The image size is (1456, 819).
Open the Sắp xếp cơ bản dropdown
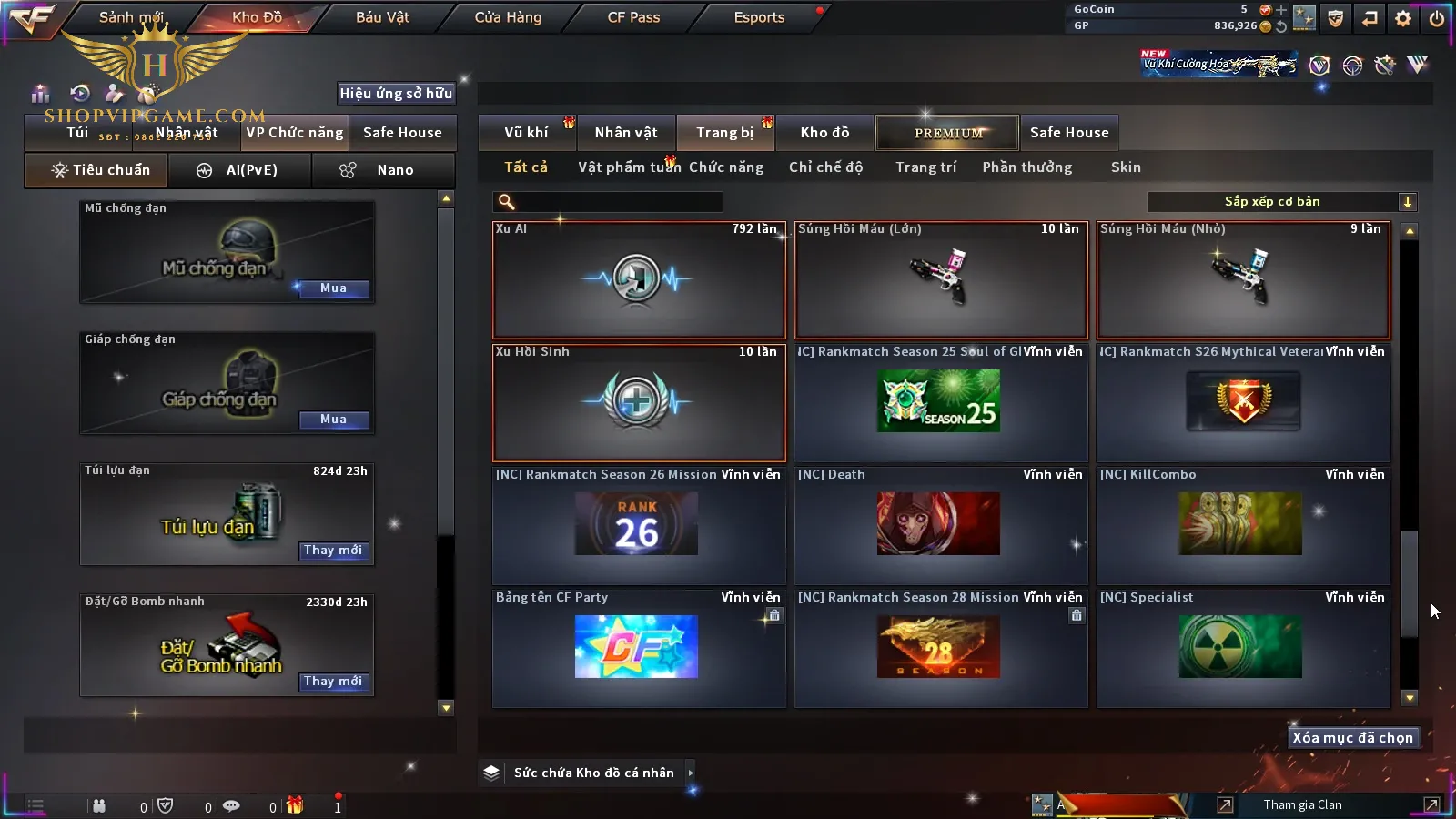[1281, 202]
